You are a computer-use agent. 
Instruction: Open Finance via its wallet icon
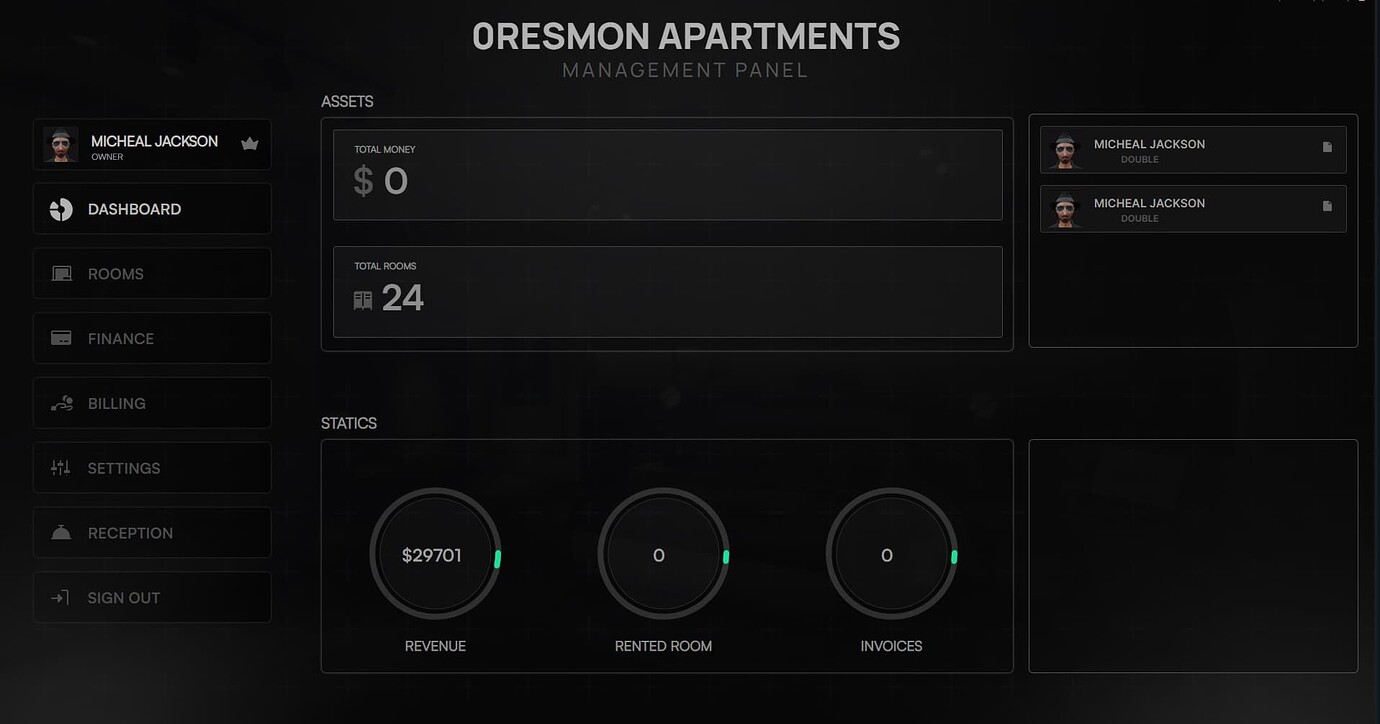[61, 338]
